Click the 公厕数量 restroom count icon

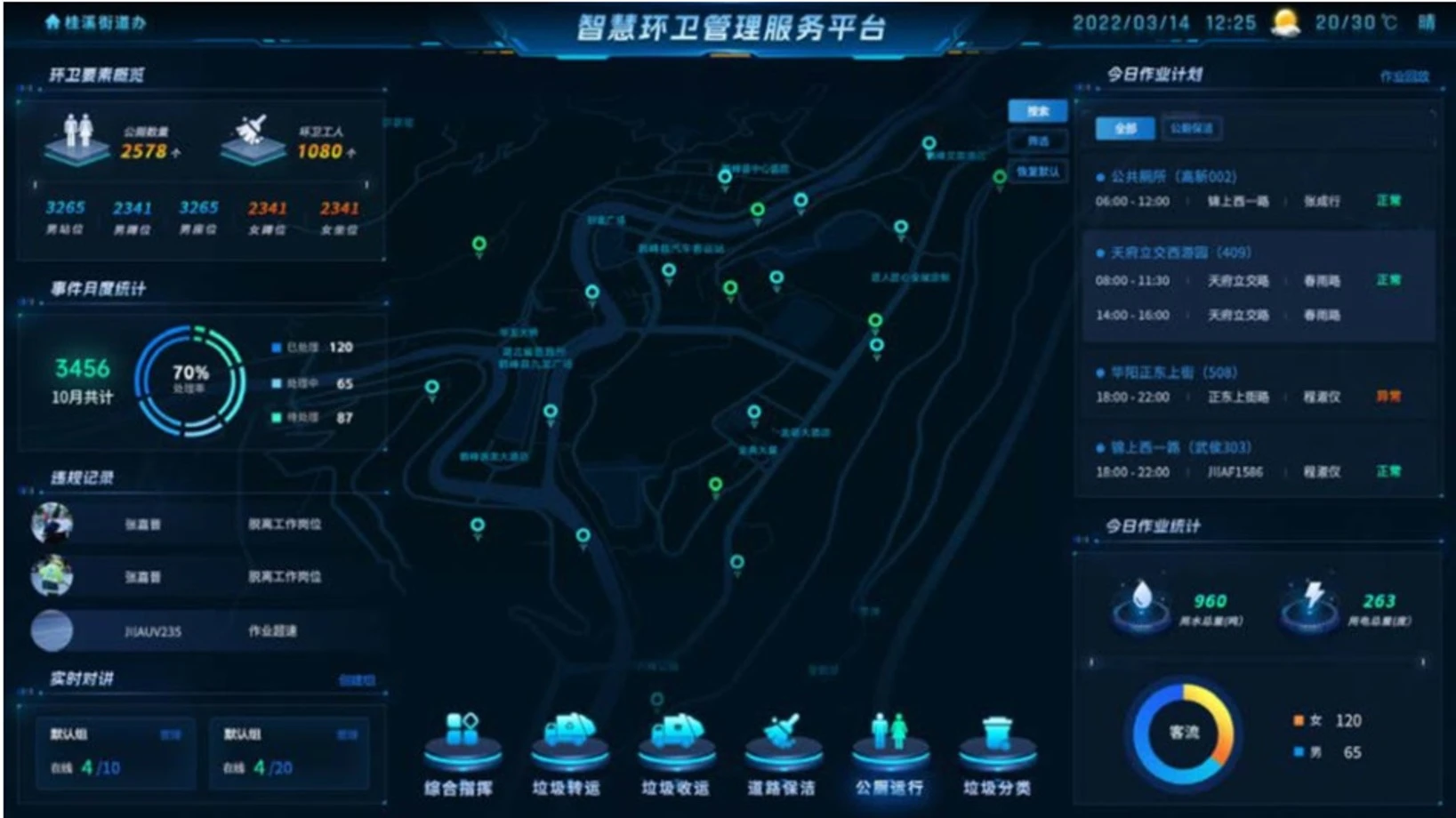pos(80,135)
